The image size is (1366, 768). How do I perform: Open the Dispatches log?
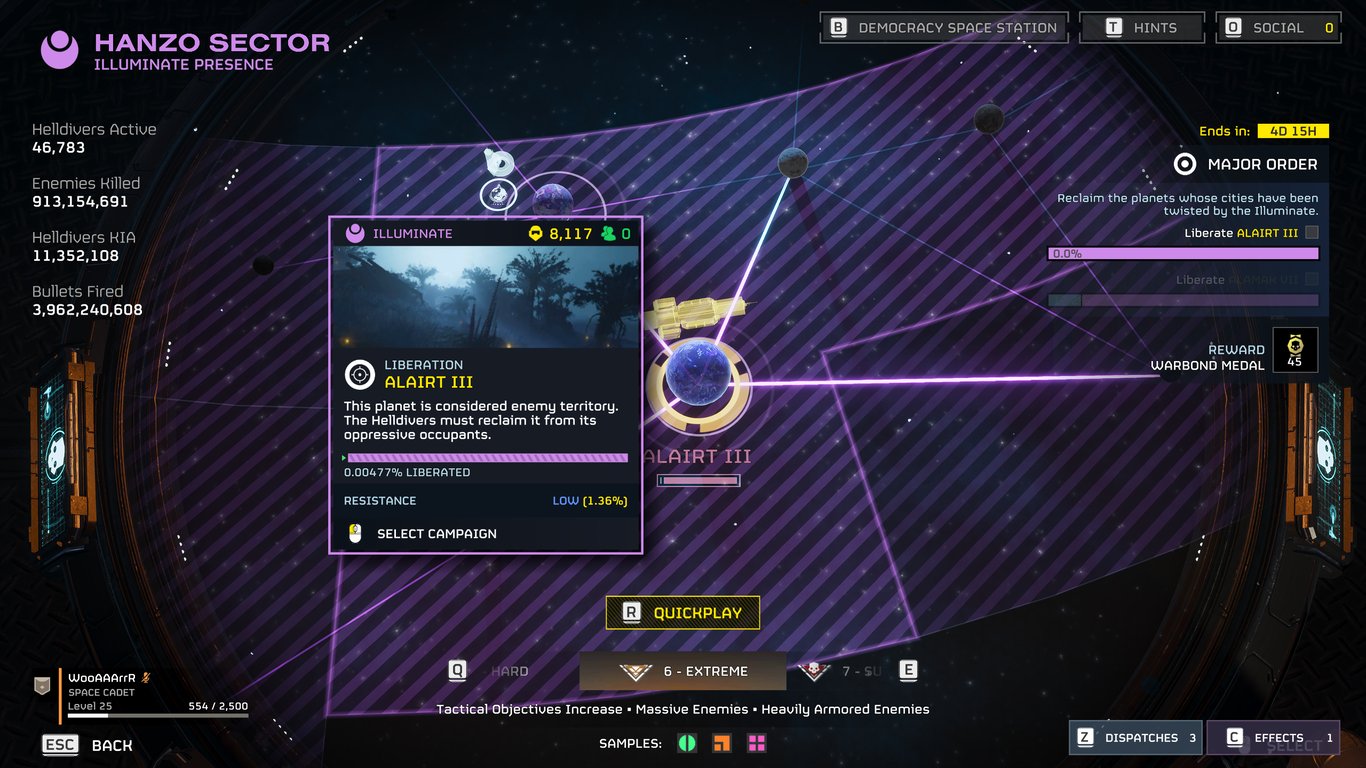pyautogui.click(x=1135, y=738)
